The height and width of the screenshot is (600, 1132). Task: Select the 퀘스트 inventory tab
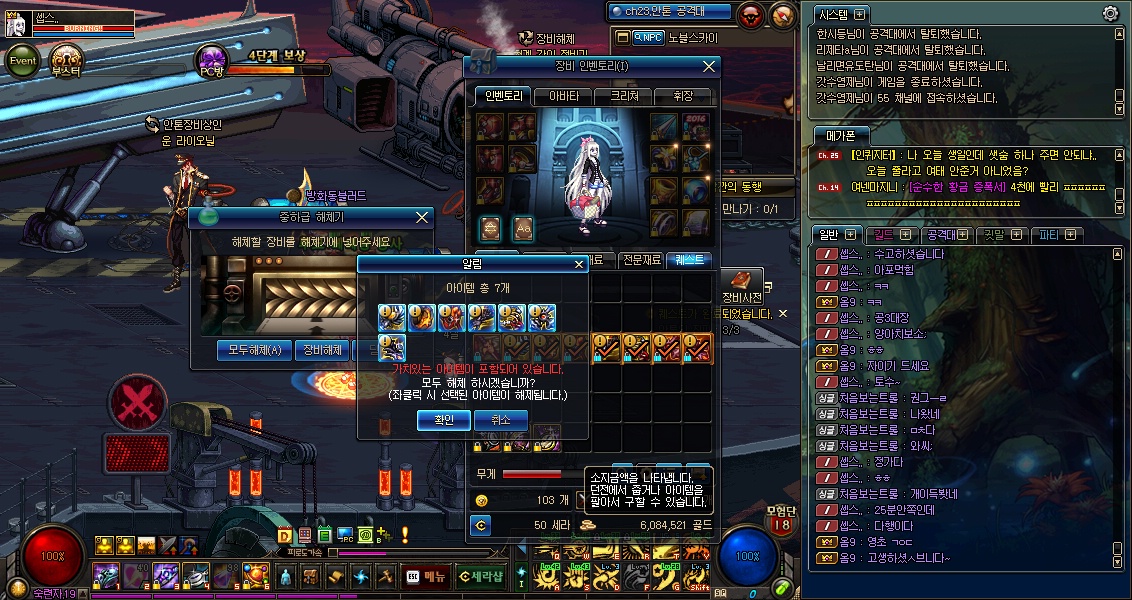[690, 260]
